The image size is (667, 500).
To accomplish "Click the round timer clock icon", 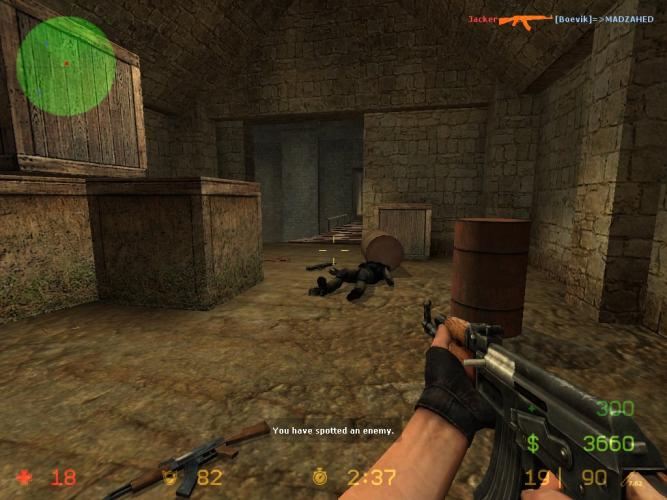I will point(320,477).
